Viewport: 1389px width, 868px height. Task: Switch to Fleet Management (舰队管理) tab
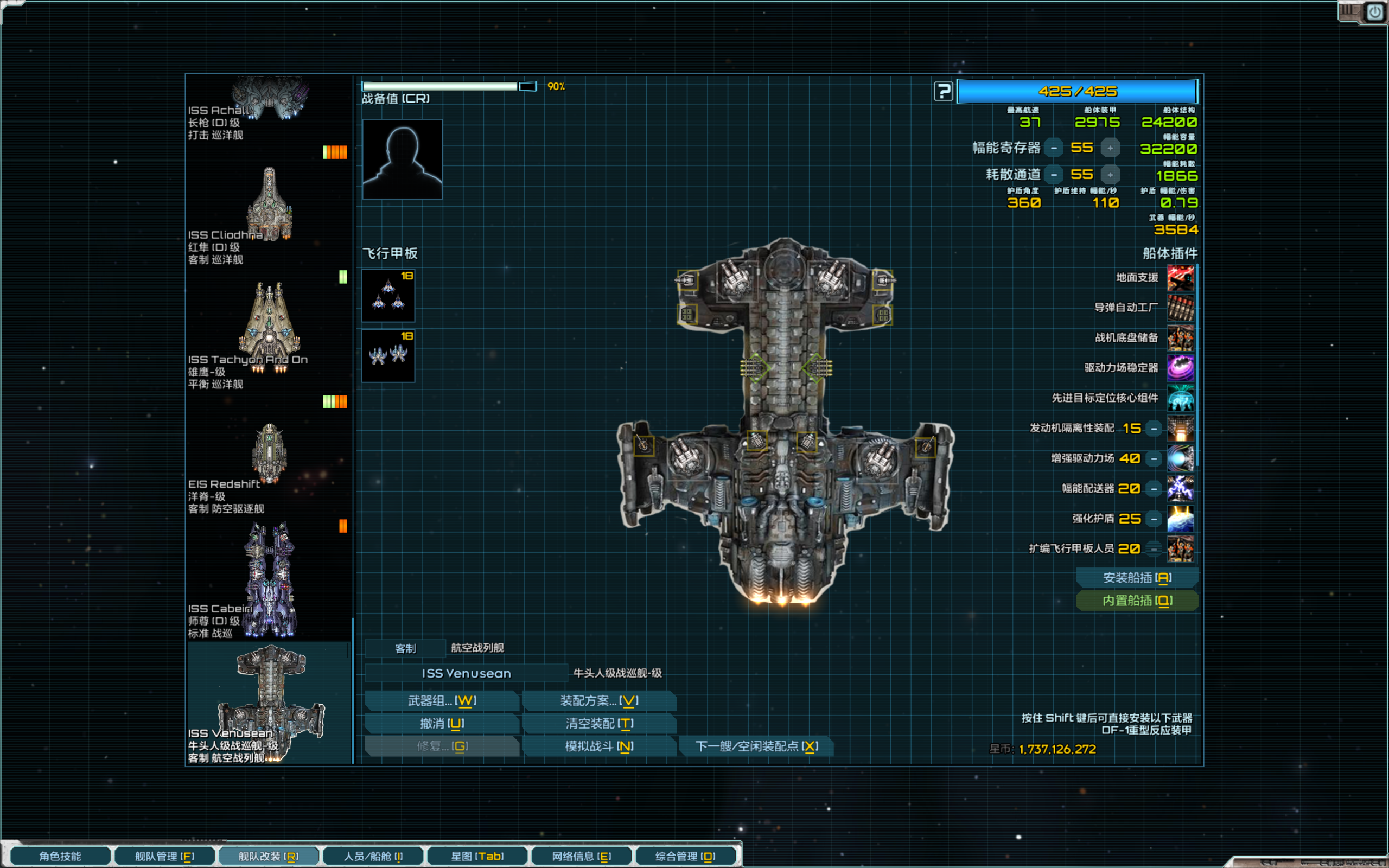[165, 856]
